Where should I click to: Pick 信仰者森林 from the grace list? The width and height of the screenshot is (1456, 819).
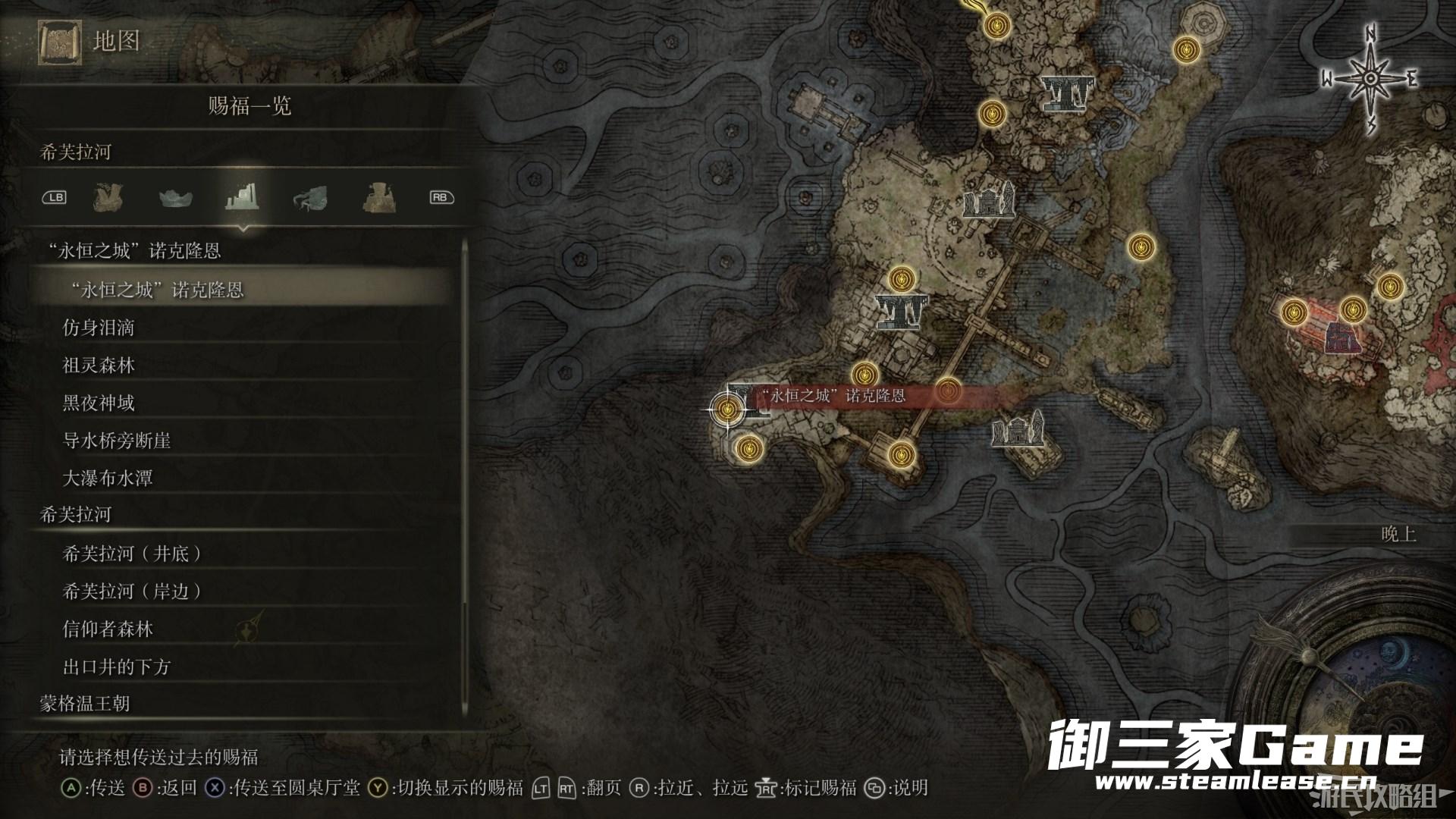(x=108, y=629)
